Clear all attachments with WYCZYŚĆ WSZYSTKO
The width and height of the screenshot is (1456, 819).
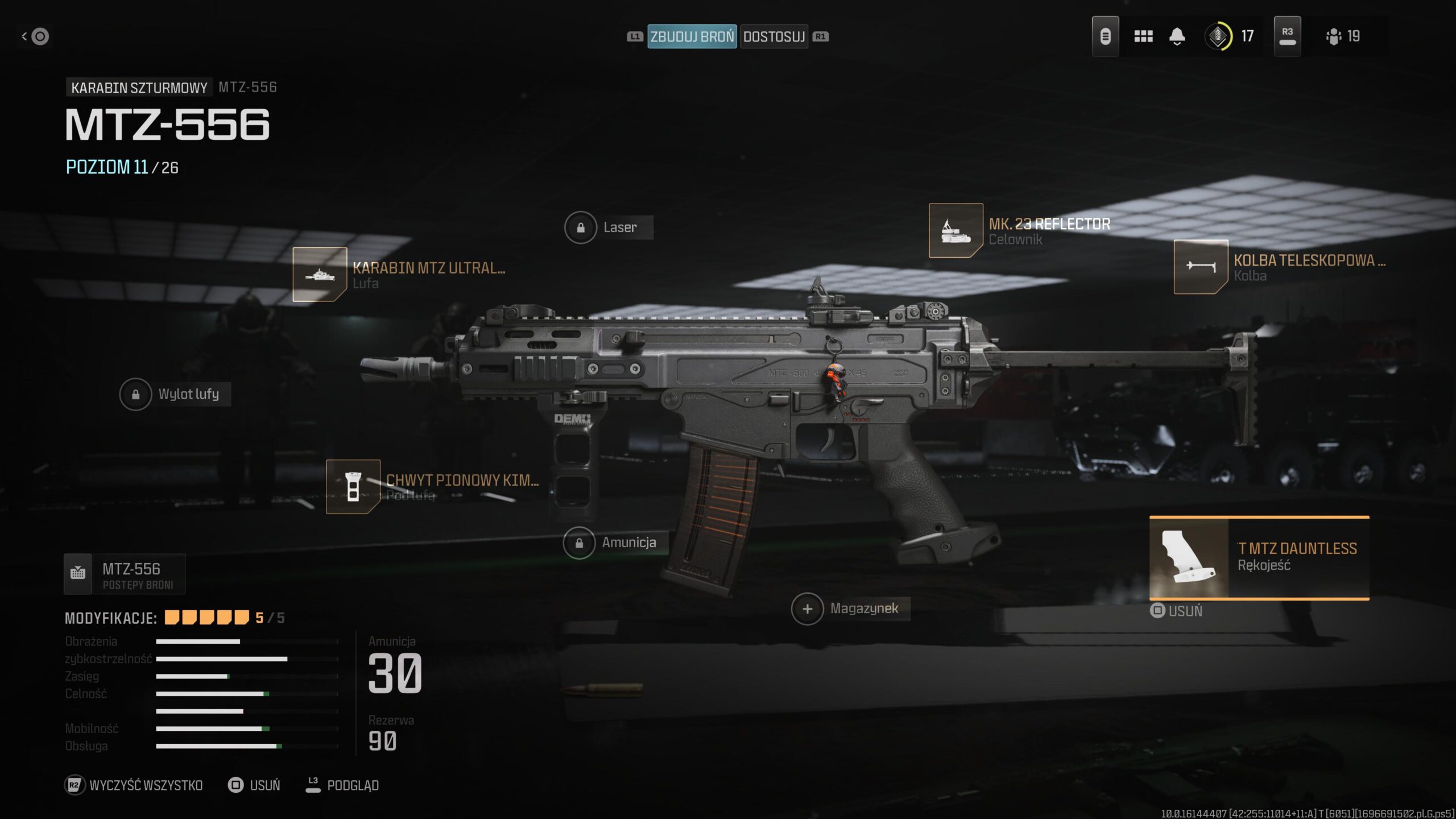point(134,785)
